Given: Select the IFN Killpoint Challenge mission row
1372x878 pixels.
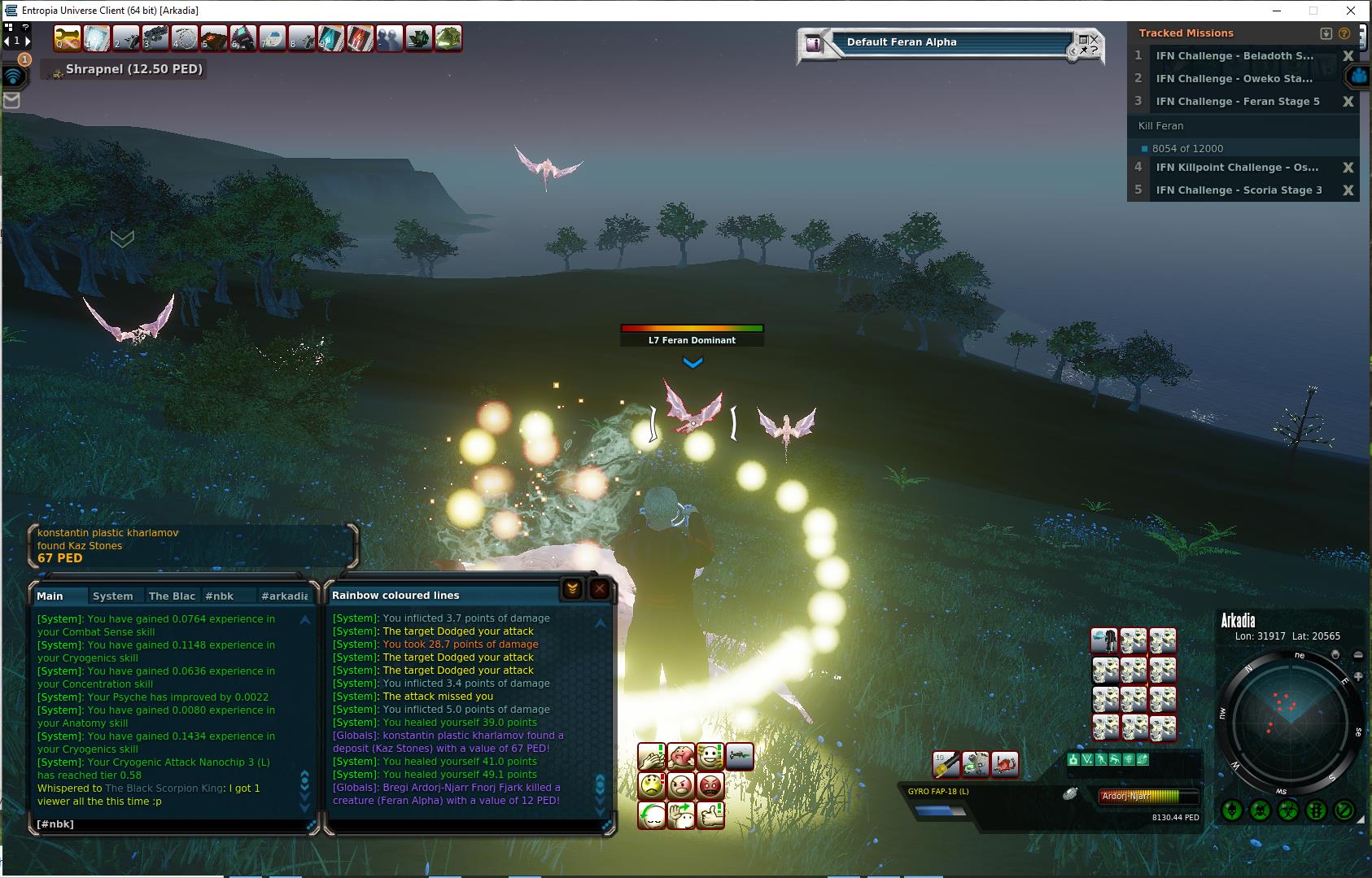Looking at the screenshot, I should click(1237, 167).
